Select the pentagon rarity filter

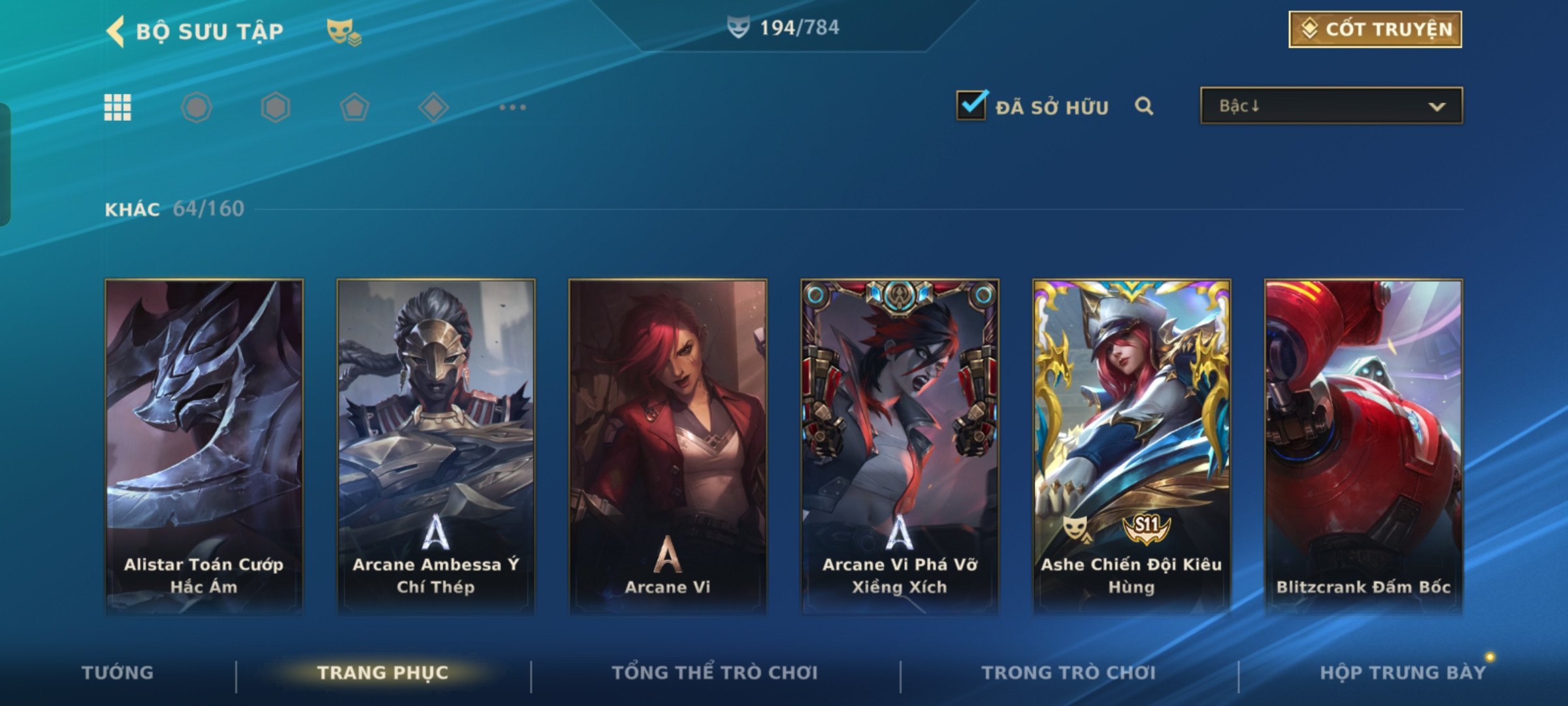354,107
